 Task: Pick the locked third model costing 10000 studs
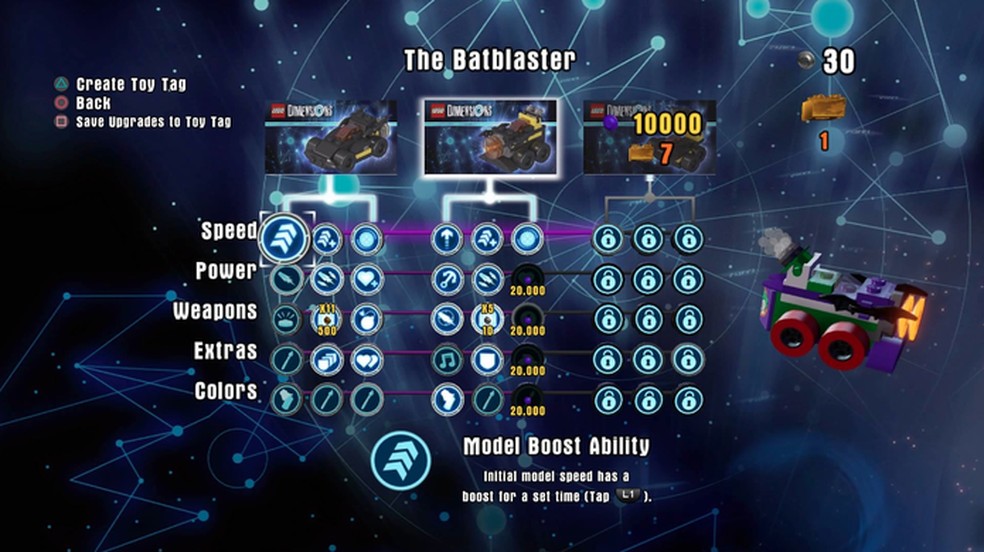coord(650,137)
